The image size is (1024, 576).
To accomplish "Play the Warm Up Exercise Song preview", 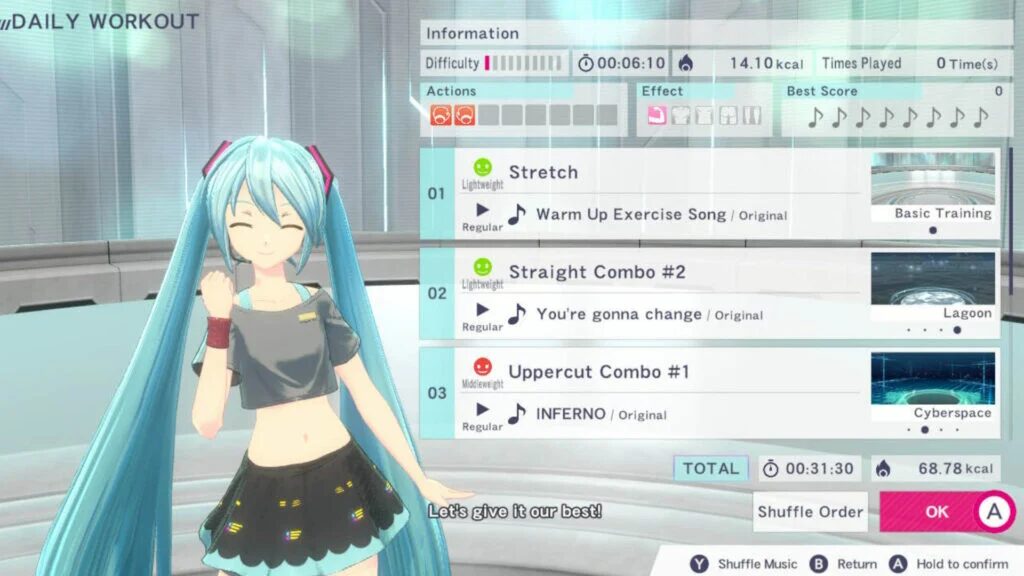I will pos(483,210).
